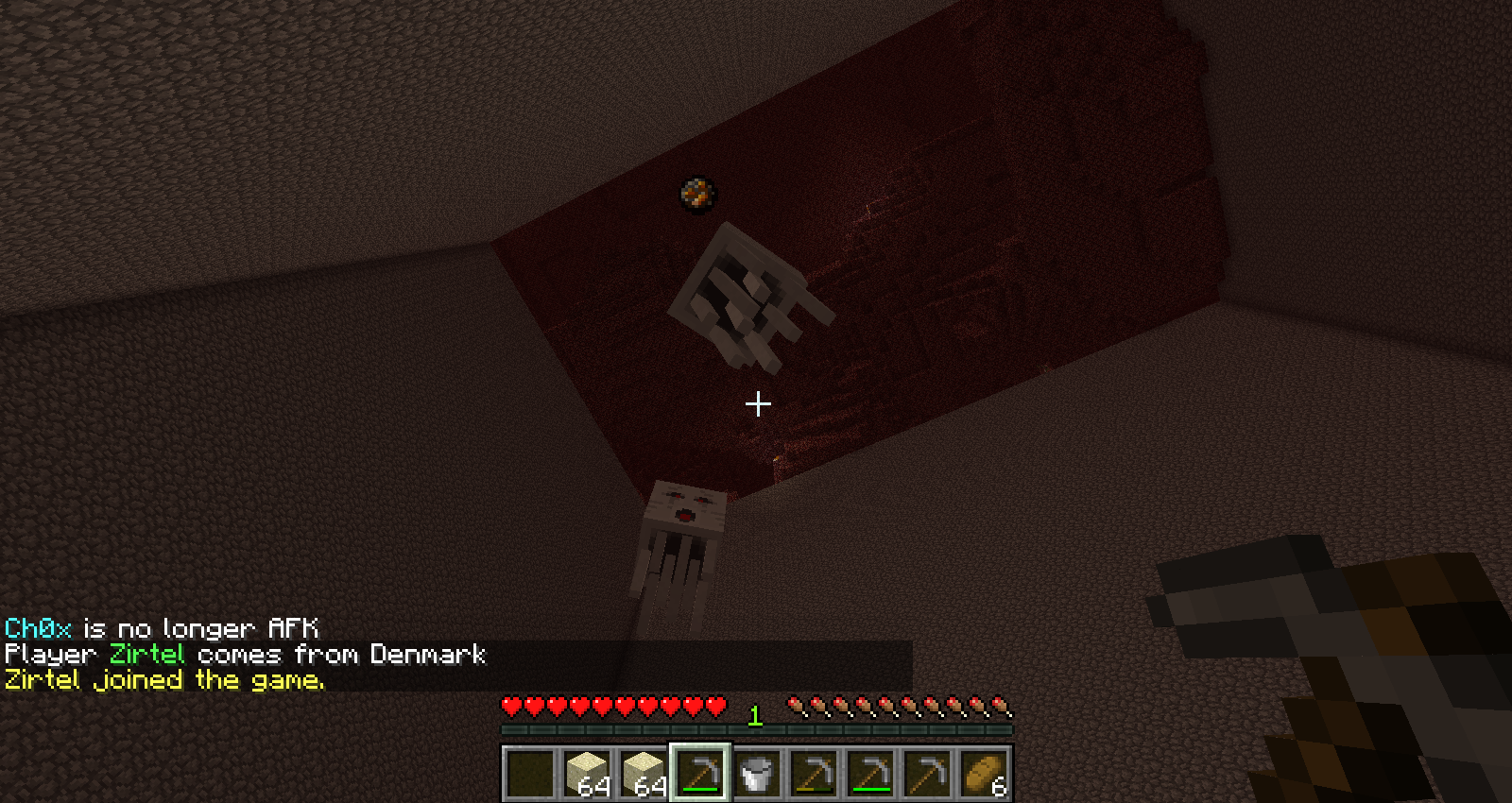Viewport: 1512px width, 803px height.
Task: Select the empty bucket hotbar slot
Action: [757, 773]
